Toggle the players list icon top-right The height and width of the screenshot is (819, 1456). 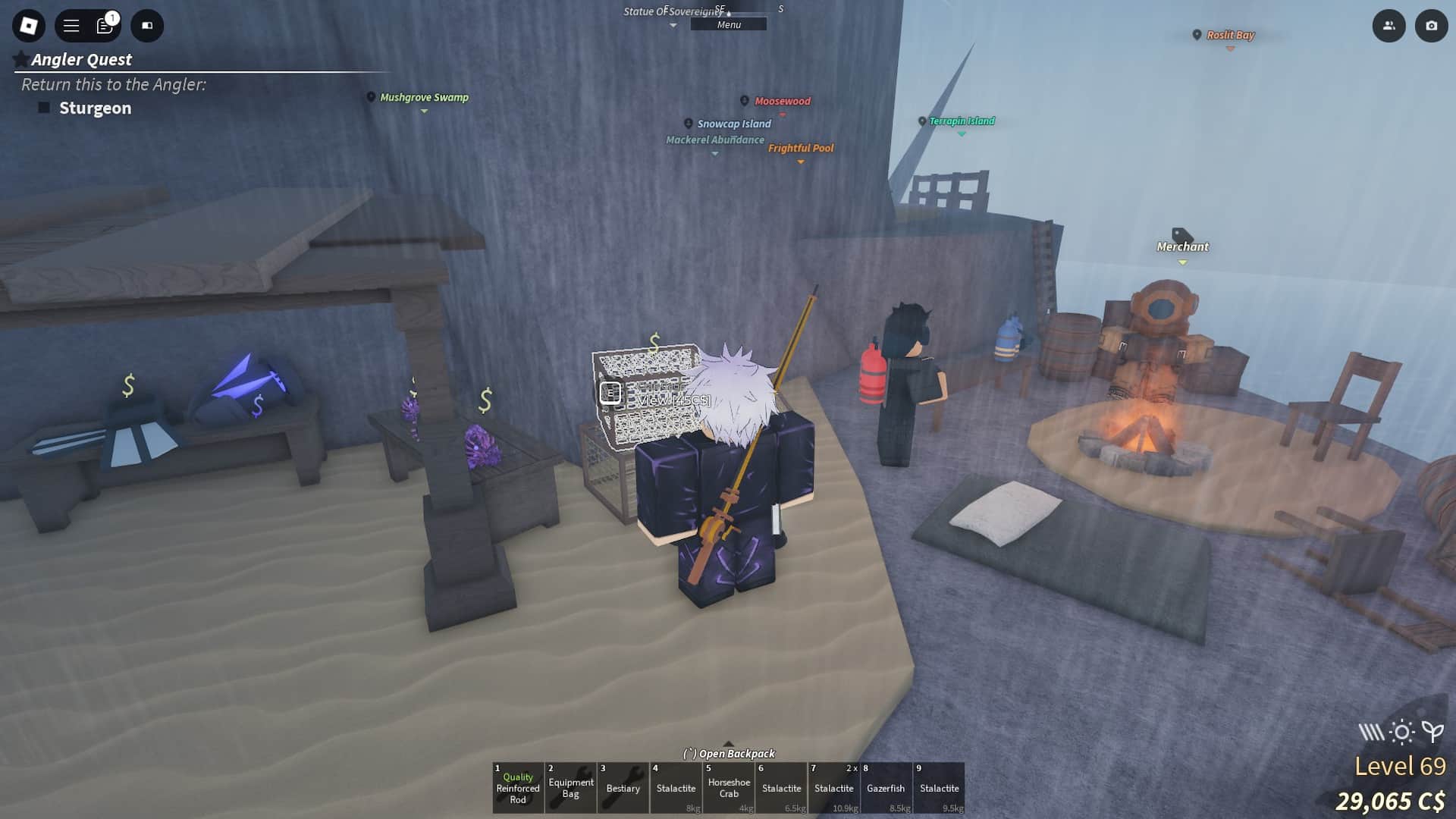click(x=1389, y=25)
